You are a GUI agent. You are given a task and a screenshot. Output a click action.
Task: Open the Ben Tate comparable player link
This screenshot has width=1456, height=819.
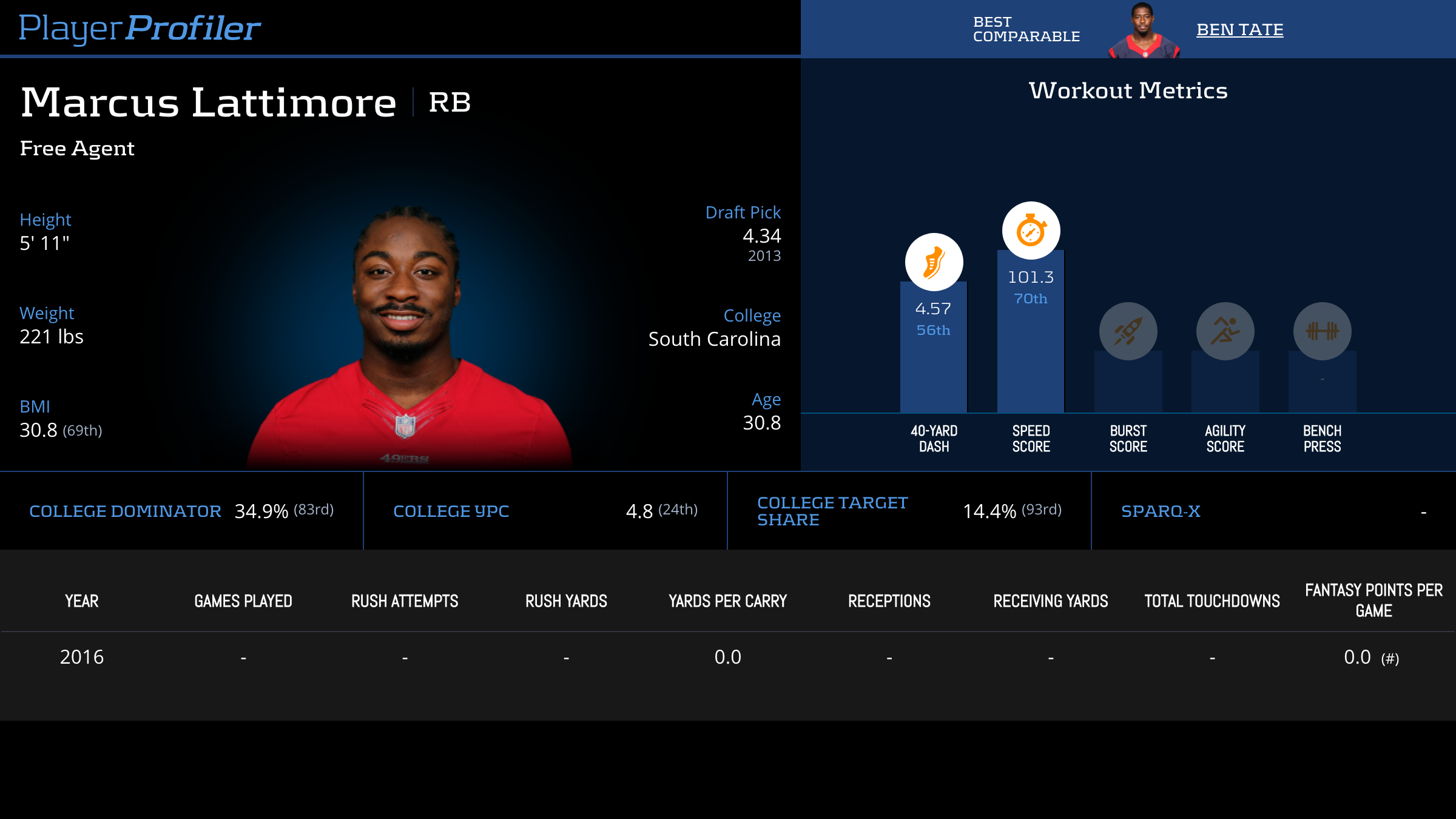[x=1239, y=30]
